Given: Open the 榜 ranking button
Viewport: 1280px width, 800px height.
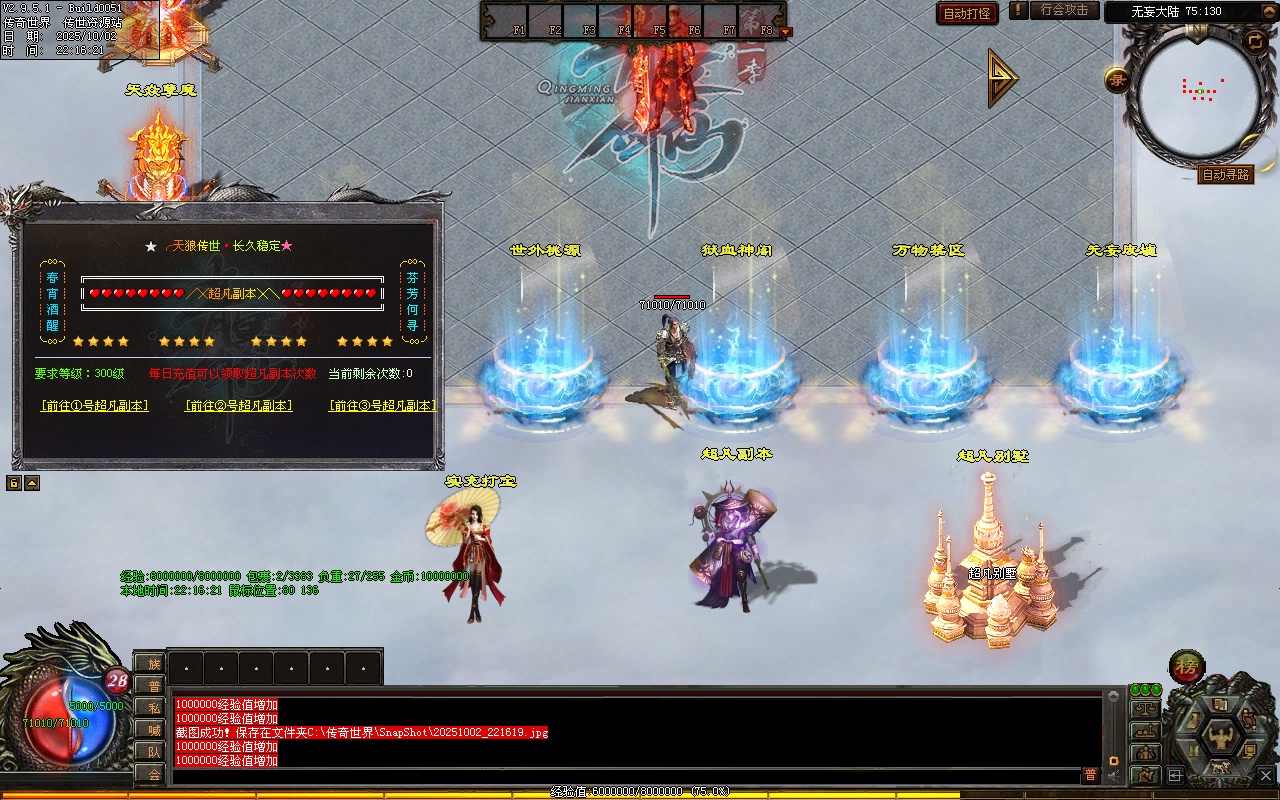Looking at the screenshot, I should point(1187,666).
